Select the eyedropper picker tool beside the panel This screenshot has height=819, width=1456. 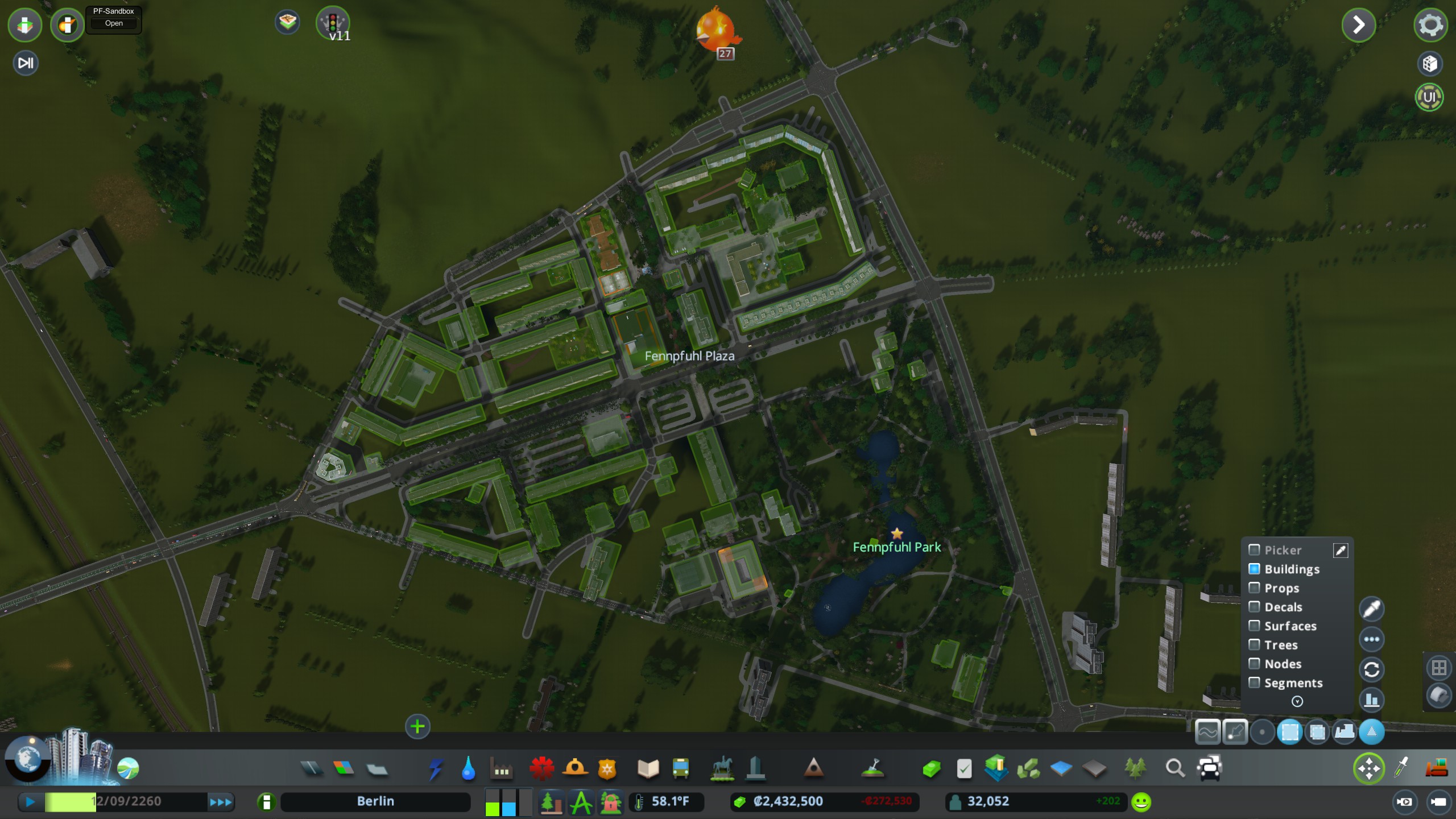[1371, 609]
